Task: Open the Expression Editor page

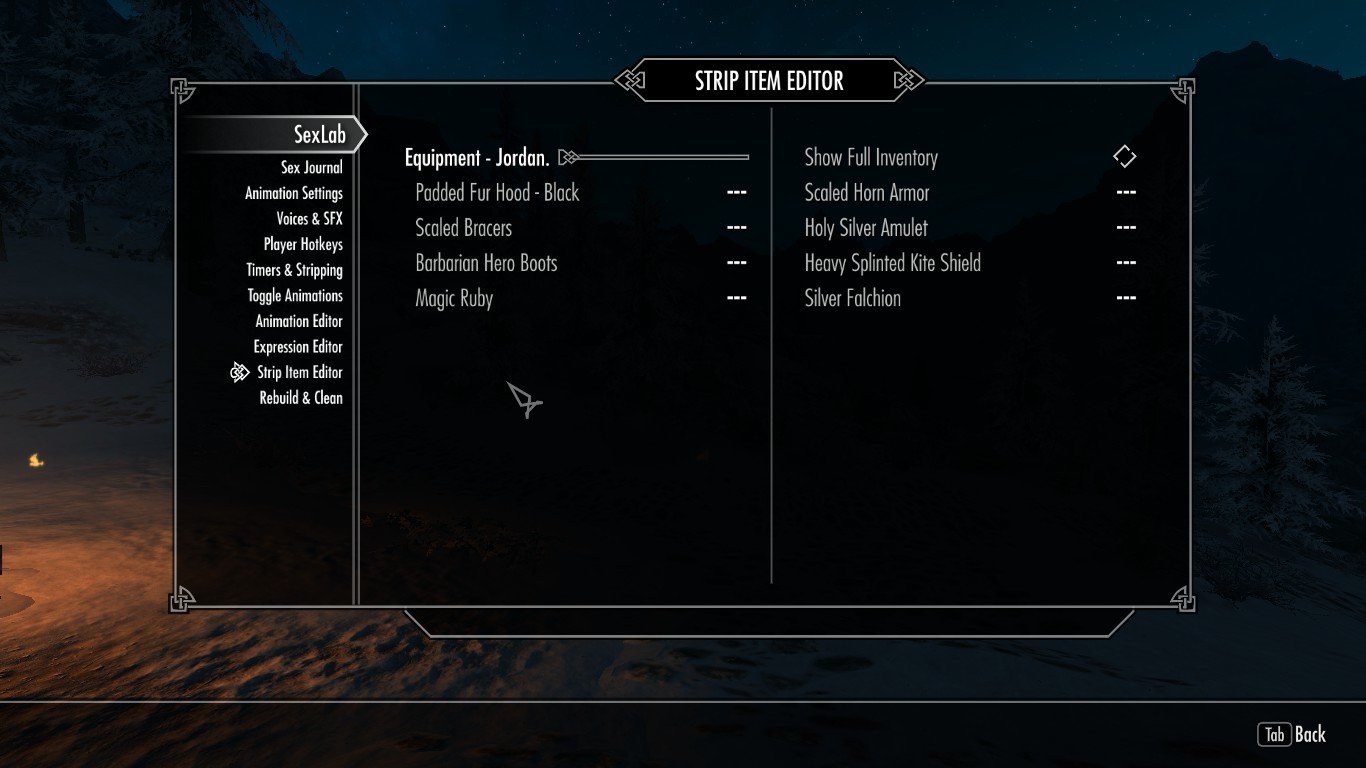Action: click(x=298, y=347)
